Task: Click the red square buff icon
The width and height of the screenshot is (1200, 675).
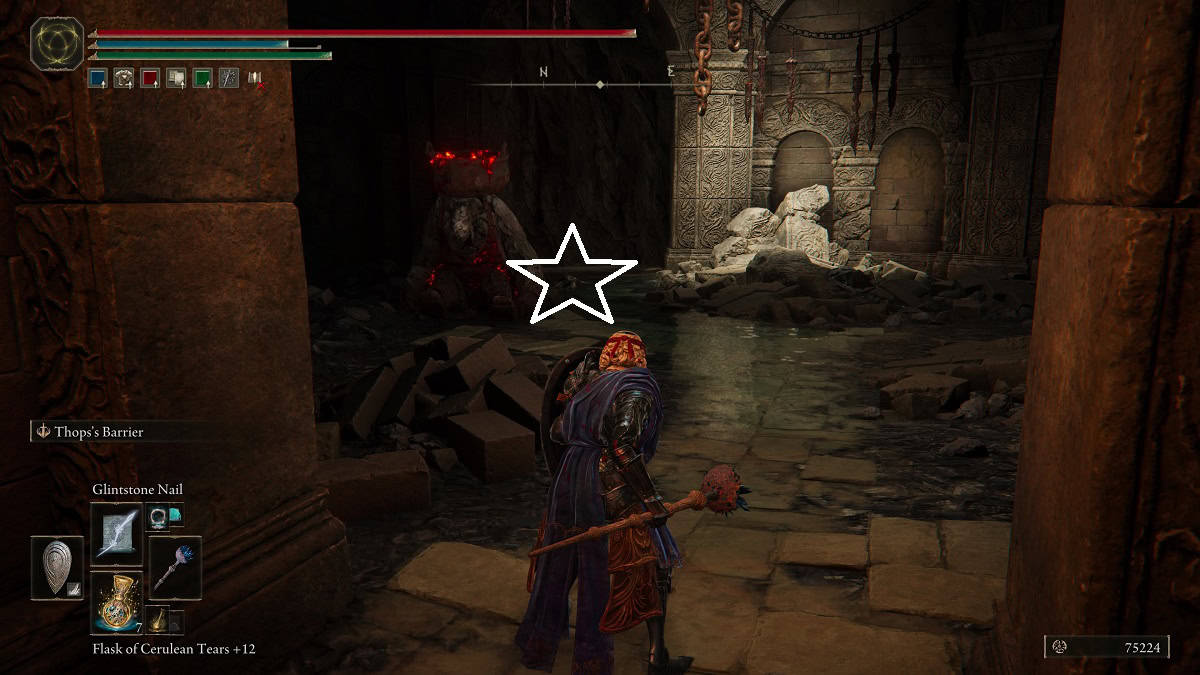Action: 150,78
